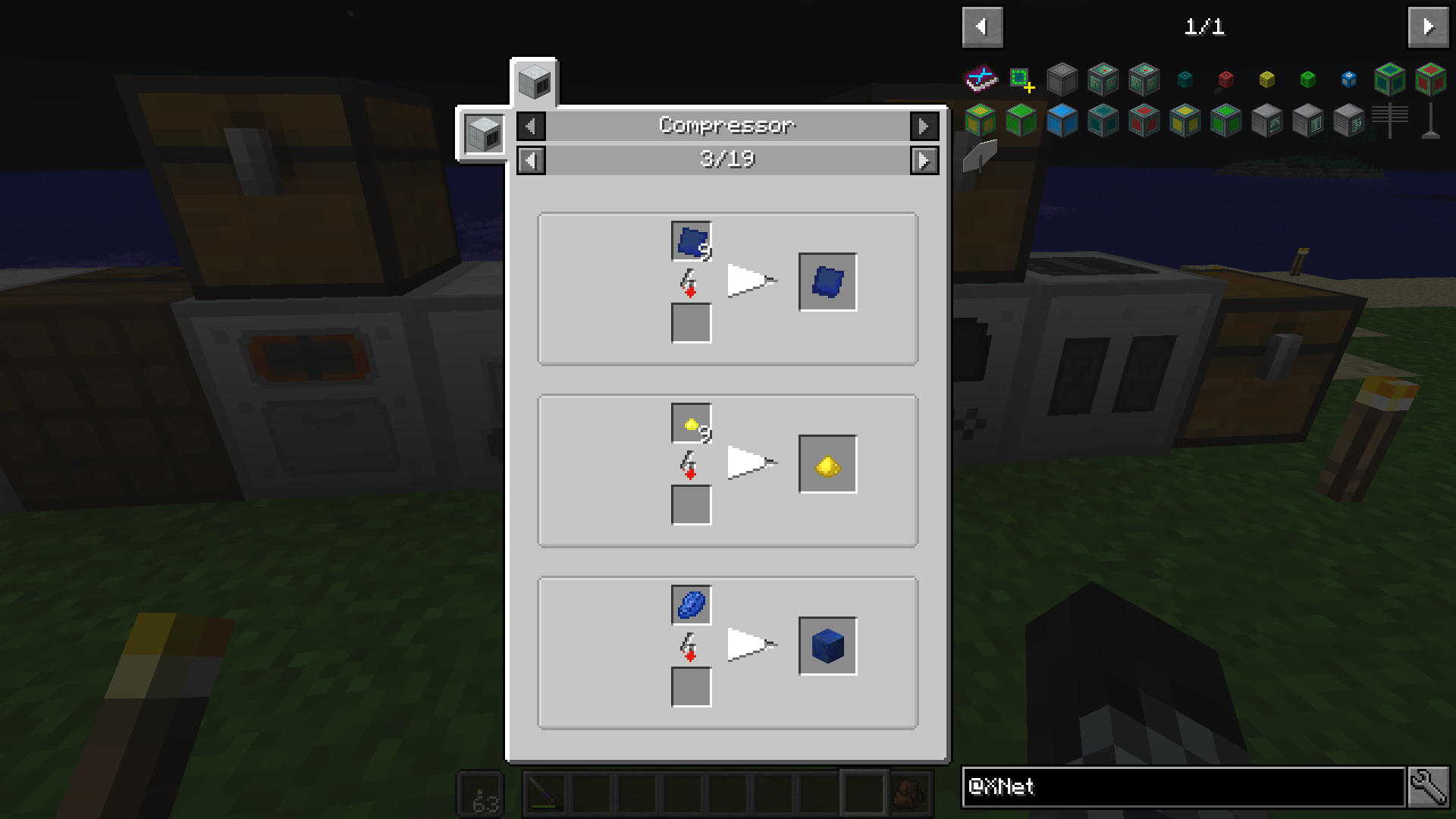The width and height of the screenshot is (1456, 819).
Task: Open page 4 of Compressor recipes
Action: (924, 160)
